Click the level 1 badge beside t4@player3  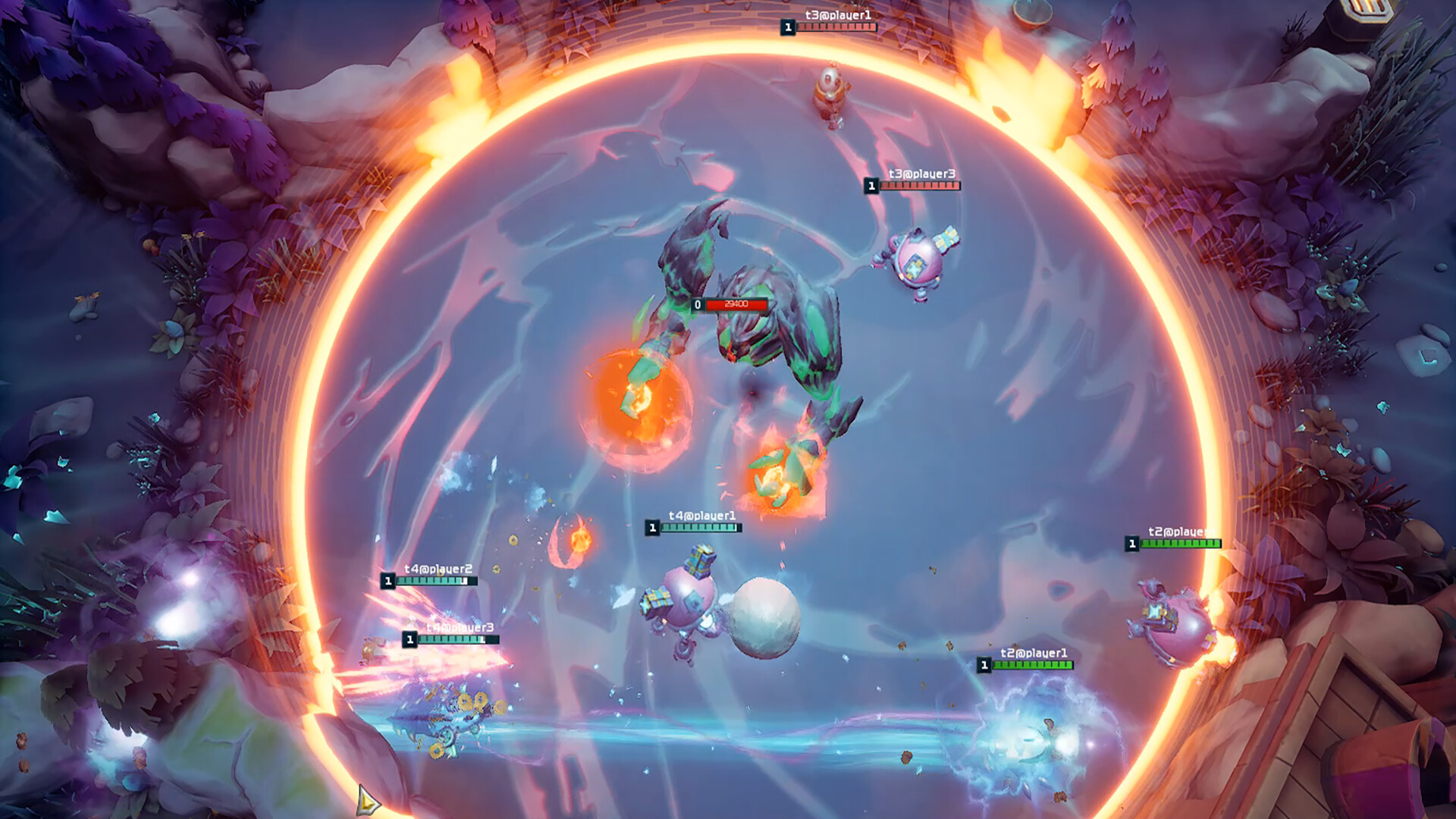[x=410, y=639]
